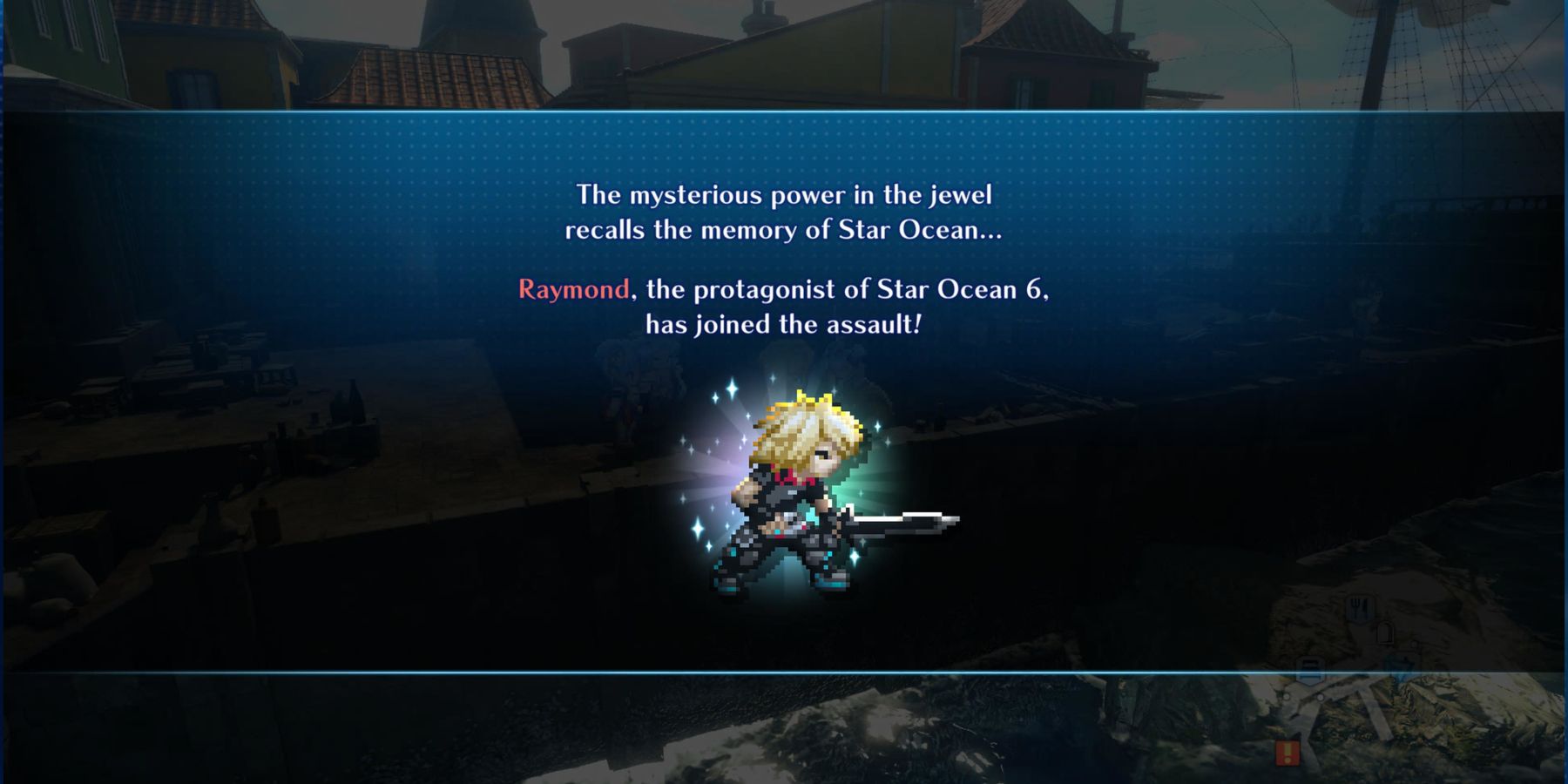The width and height of the screenshot is (1568, 784).
Task: Open the arched doorway map icon
Action: click(1385, 632)
